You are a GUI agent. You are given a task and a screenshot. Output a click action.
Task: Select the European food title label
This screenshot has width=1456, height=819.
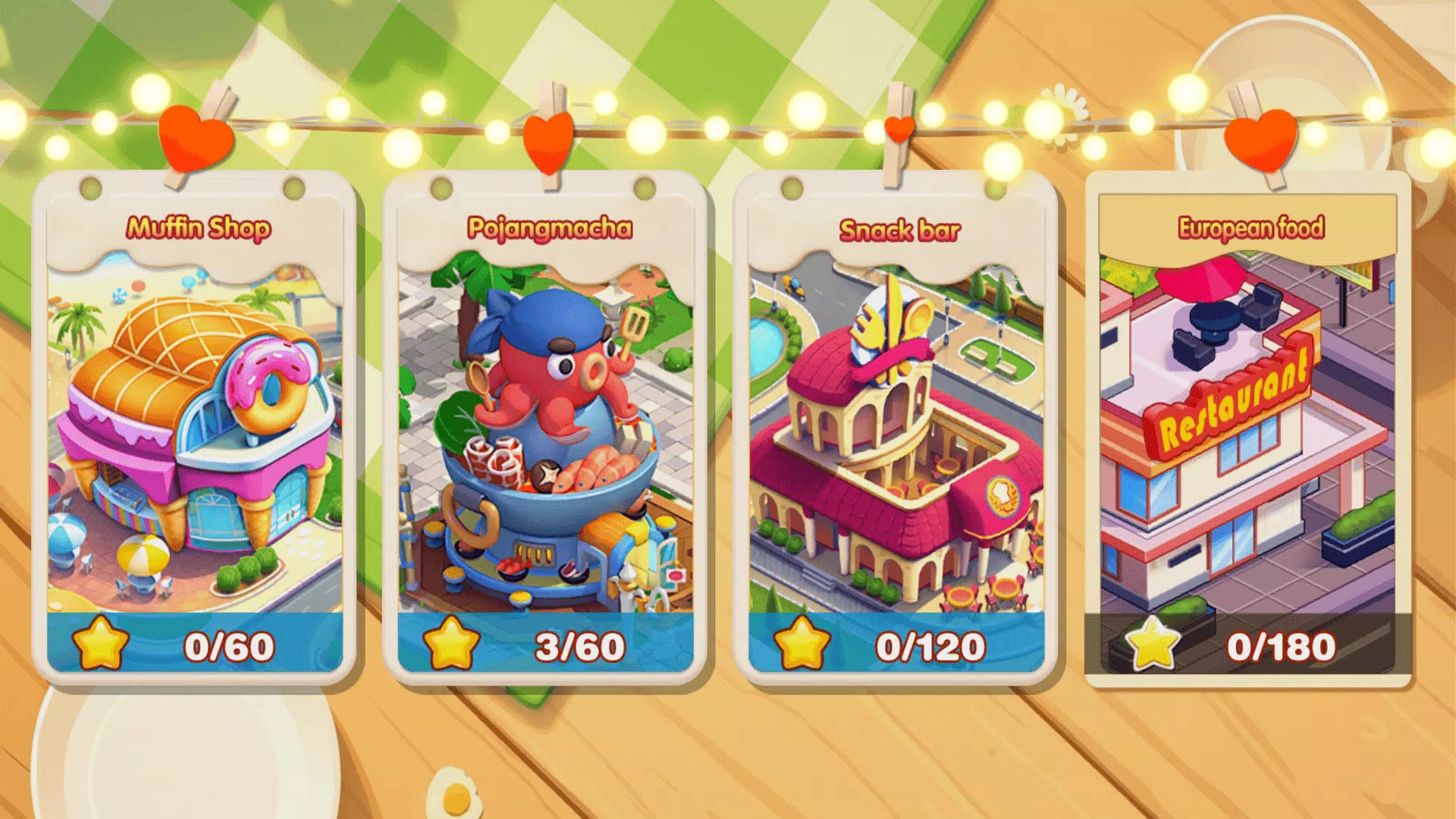[1251, 224]
